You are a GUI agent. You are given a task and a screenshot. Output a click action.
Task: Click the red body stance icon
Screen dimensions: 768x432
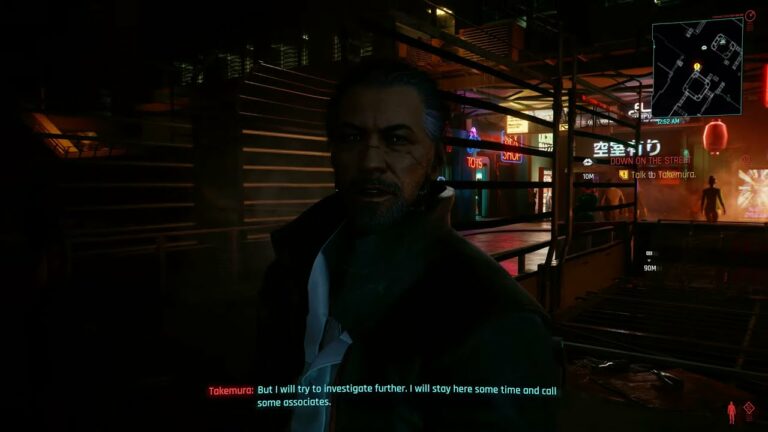731,412
